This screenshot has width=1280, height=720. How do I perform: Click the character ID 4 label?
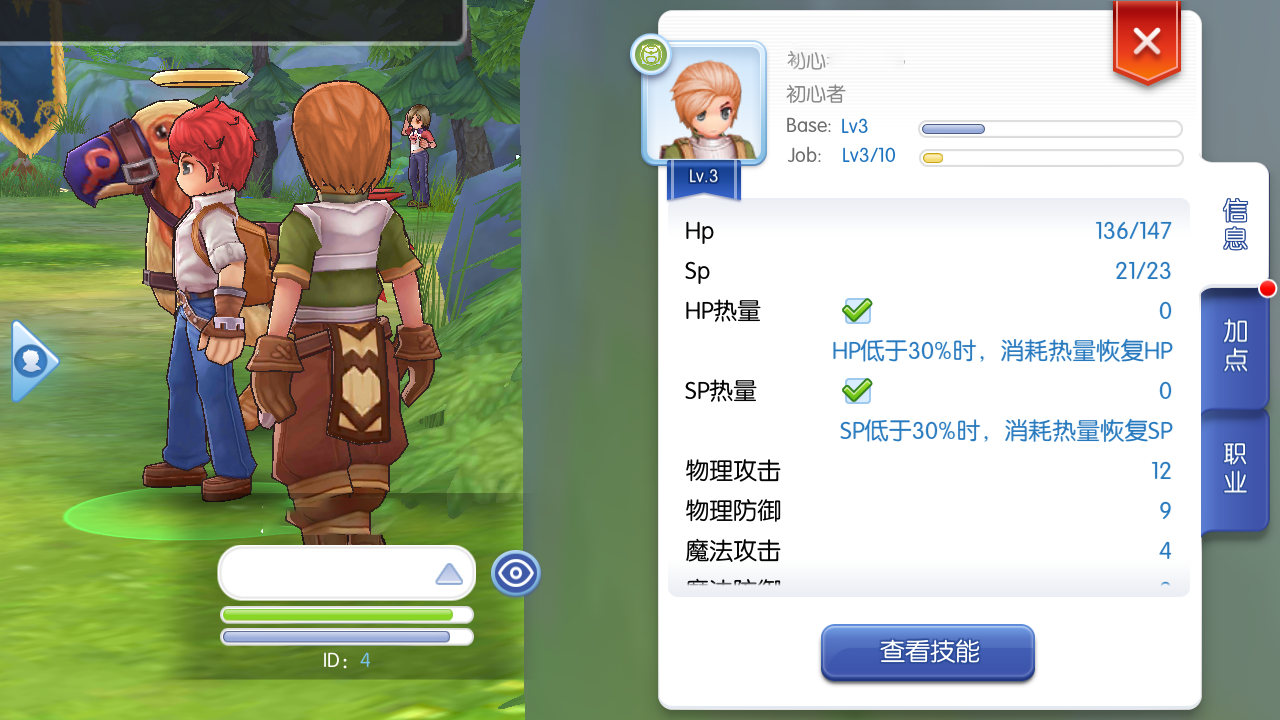tap(345, 661)
